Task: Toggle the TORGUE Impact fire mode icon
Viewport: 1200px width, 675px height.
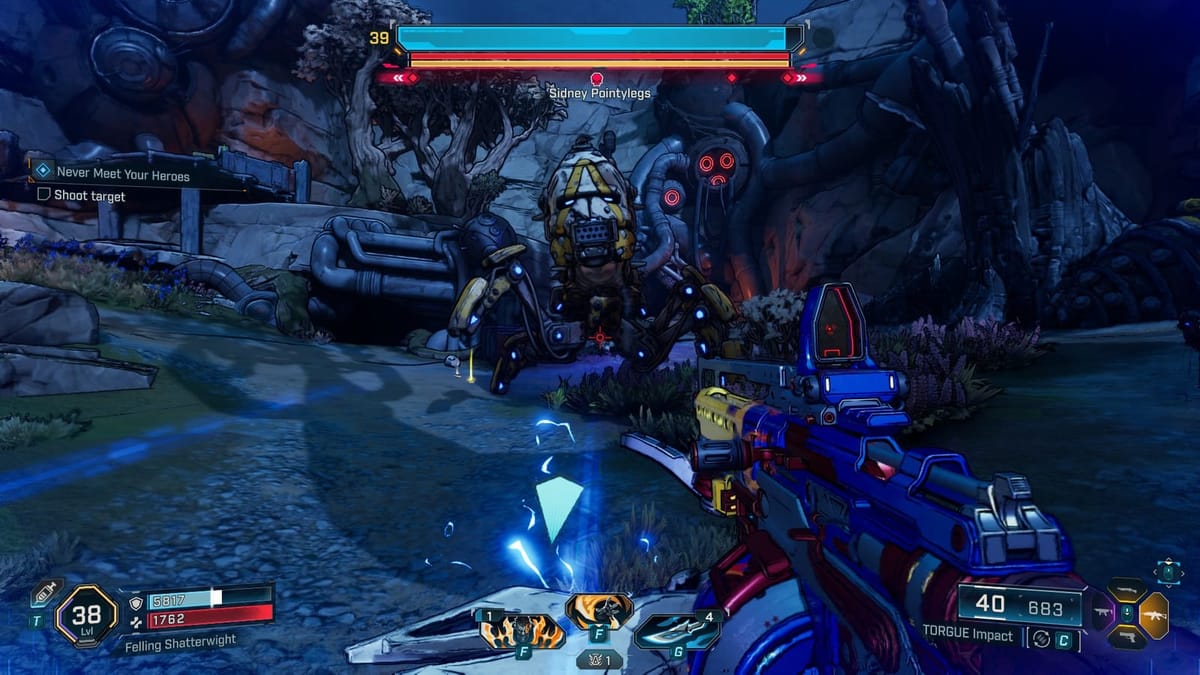Action: tap(1041, 638)
